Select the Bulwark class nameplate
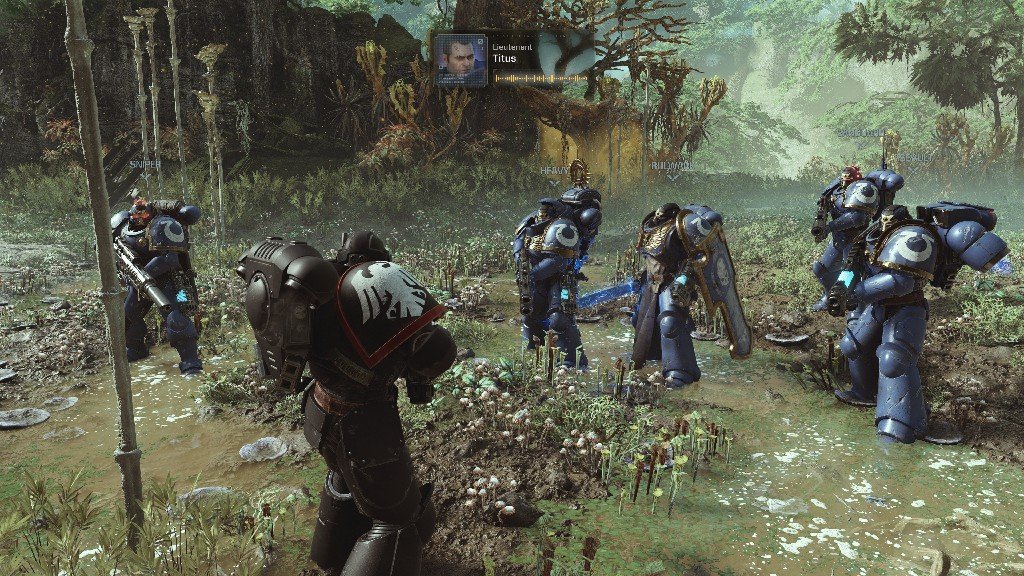Screen dimensions: 1024x576 tap(672, 167)
